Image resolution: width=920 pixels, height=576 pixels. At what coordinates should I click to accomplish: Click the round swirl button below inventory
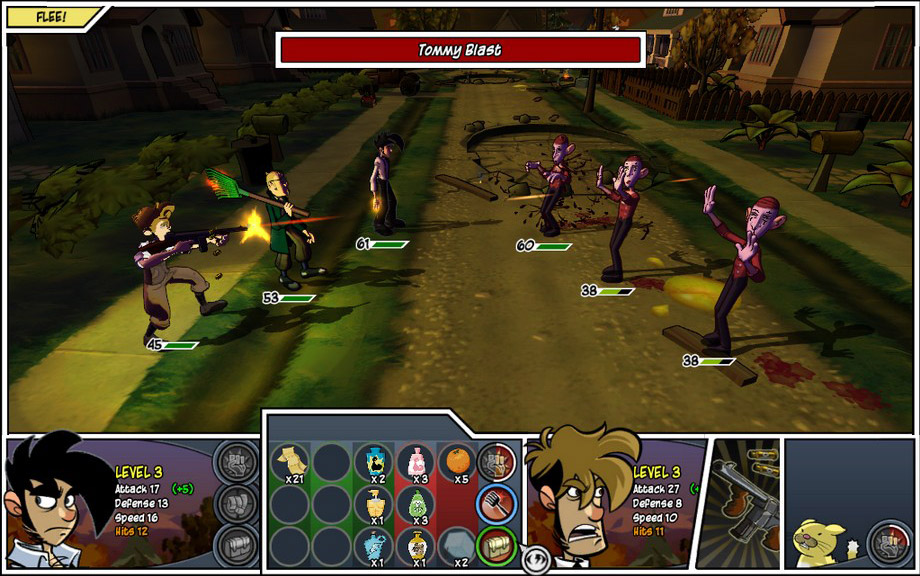tap(535, 561)
